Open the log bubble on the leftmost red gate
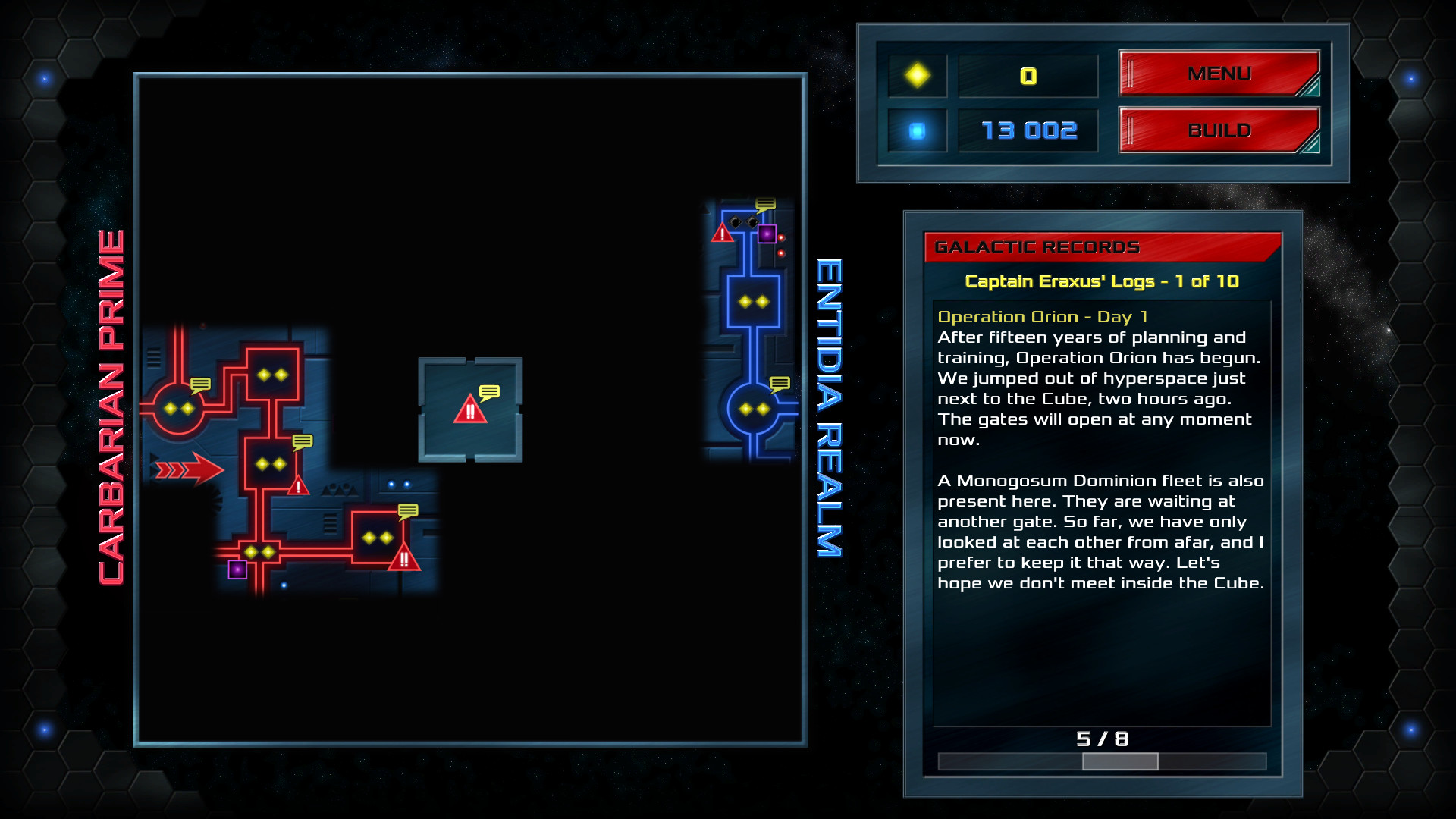 [x=199, y=385]
